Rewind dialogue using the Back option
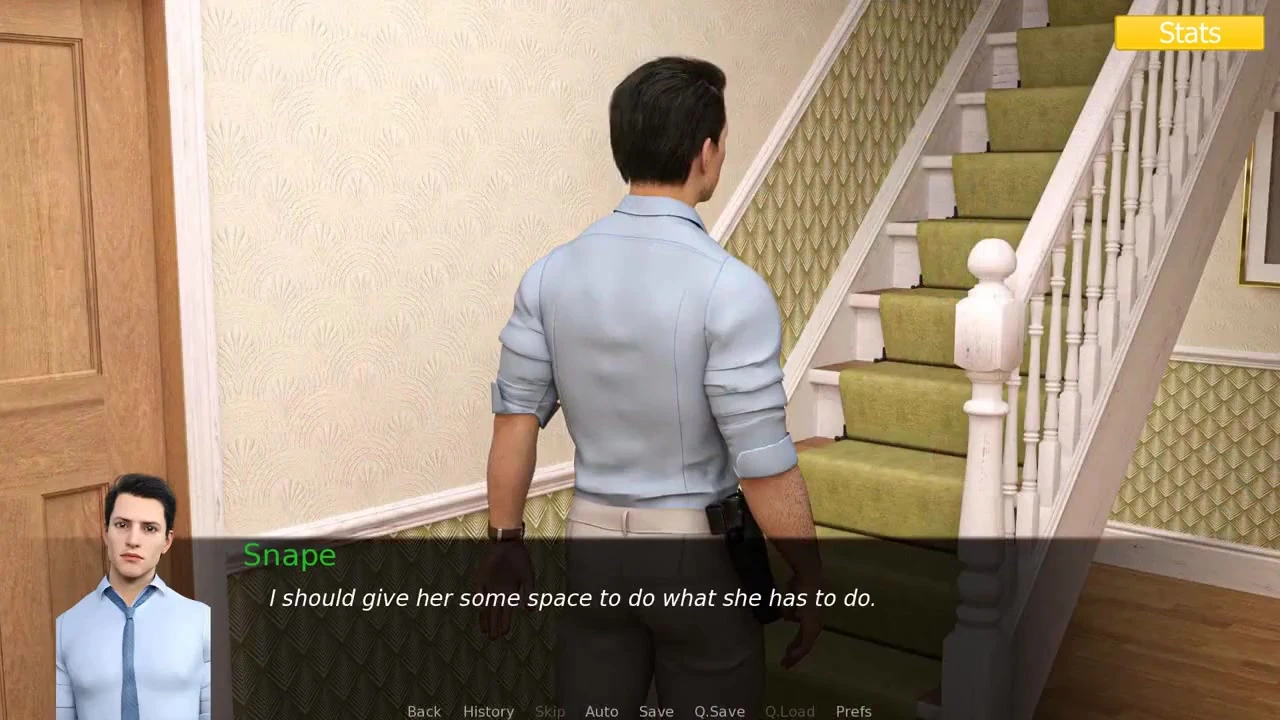This screenshot has width=1280, height=720. 424,711
